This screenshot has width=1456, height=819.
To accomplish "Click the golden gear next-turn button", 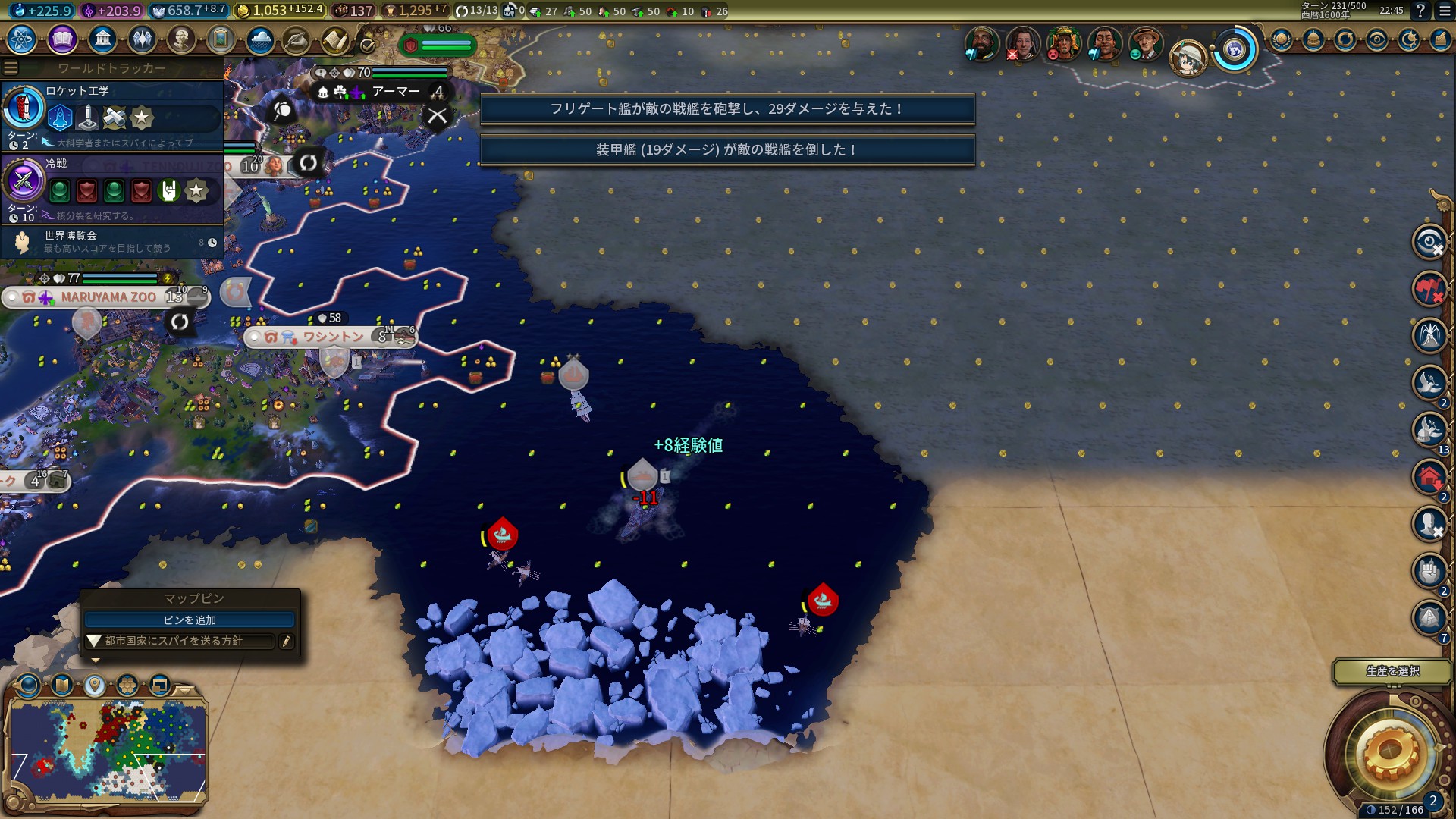I will tap(1389, 751).
